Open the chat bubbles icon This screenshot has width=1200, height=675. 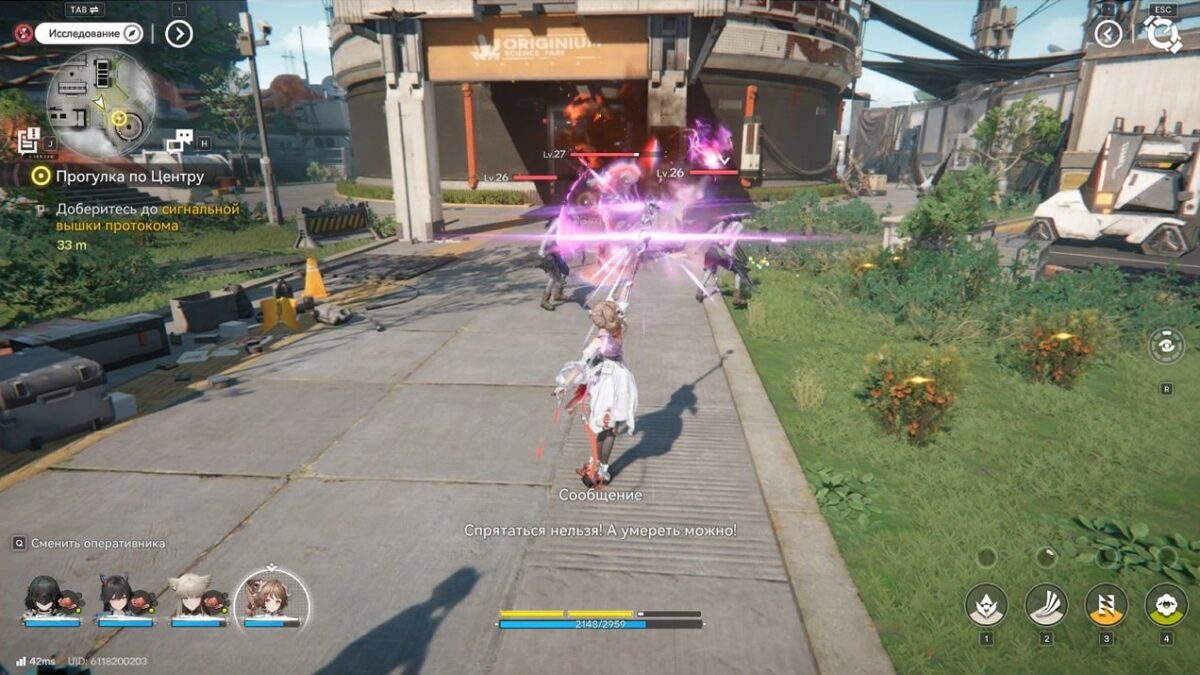[180, 142]
